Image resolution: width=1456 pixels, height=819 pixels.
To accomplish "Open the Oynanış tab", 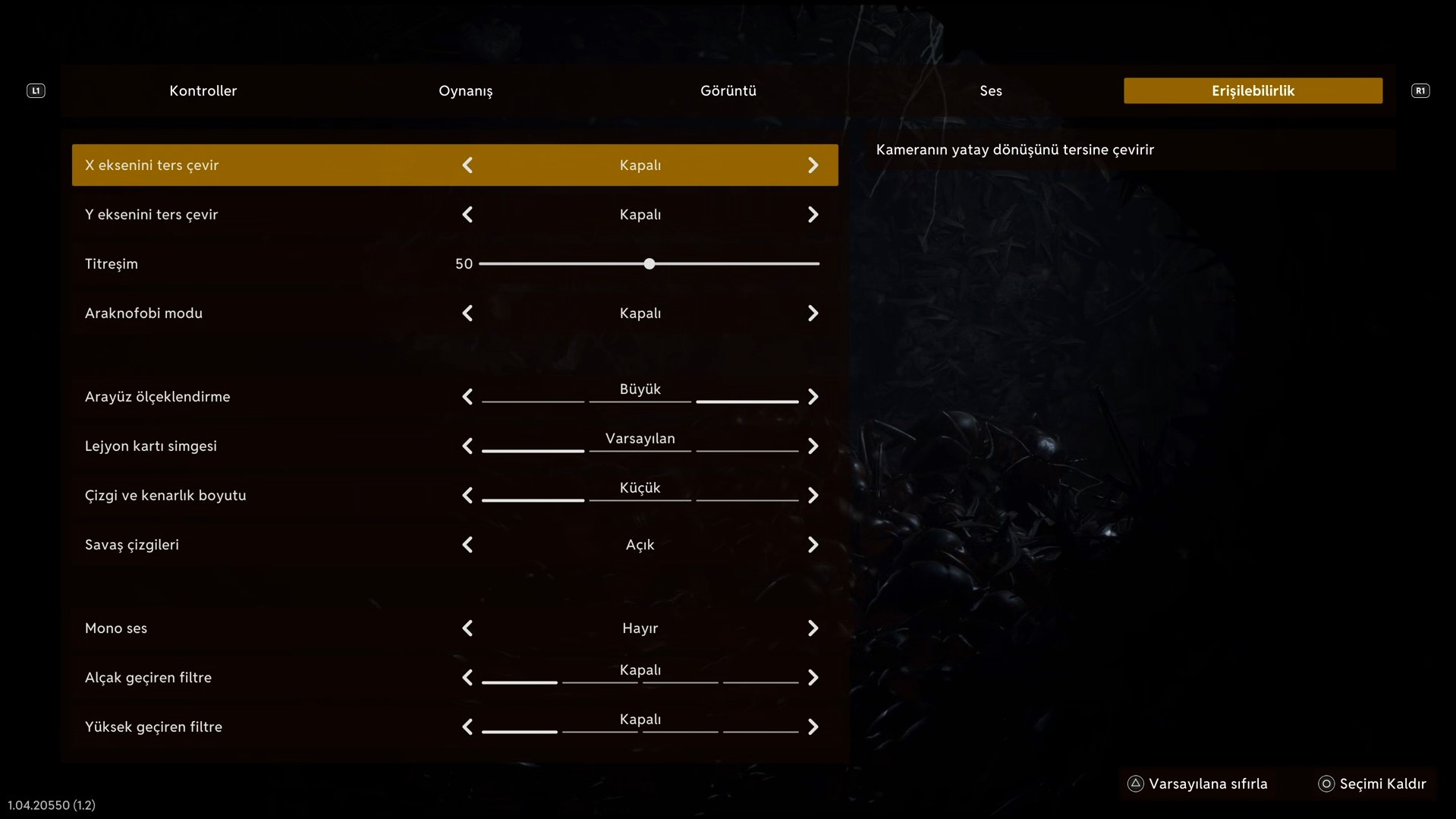I will click(x=465, y=91).
